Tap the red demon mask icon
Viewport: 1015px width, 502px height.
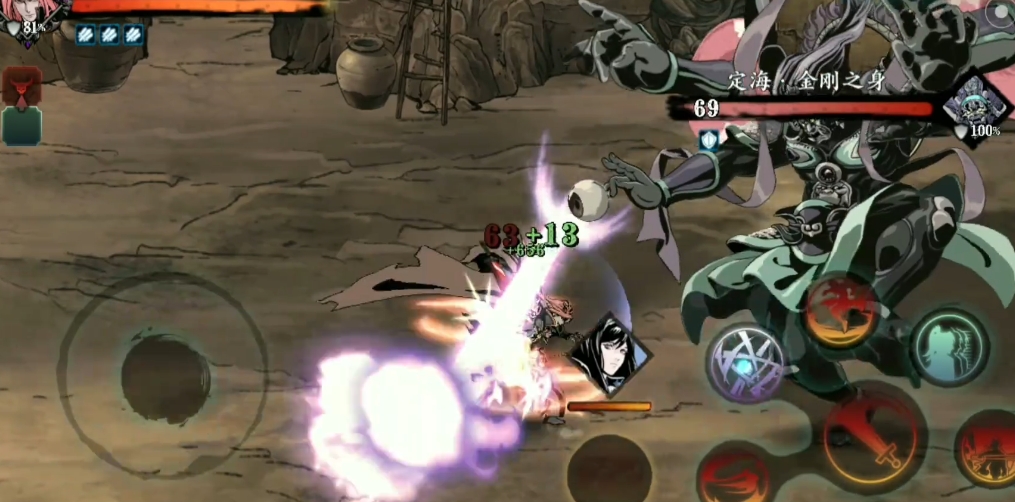(20, 87)
